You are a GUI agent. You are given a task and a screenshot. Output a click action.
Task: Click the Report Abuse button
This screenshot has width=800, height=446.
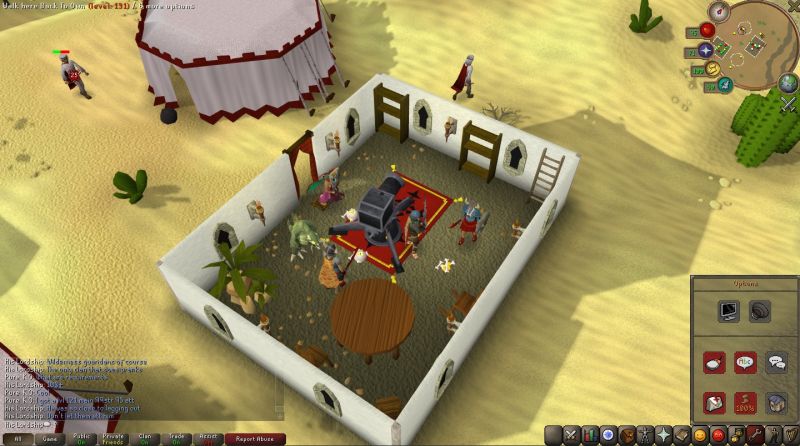pyautogui.click(x=255, y=438)
